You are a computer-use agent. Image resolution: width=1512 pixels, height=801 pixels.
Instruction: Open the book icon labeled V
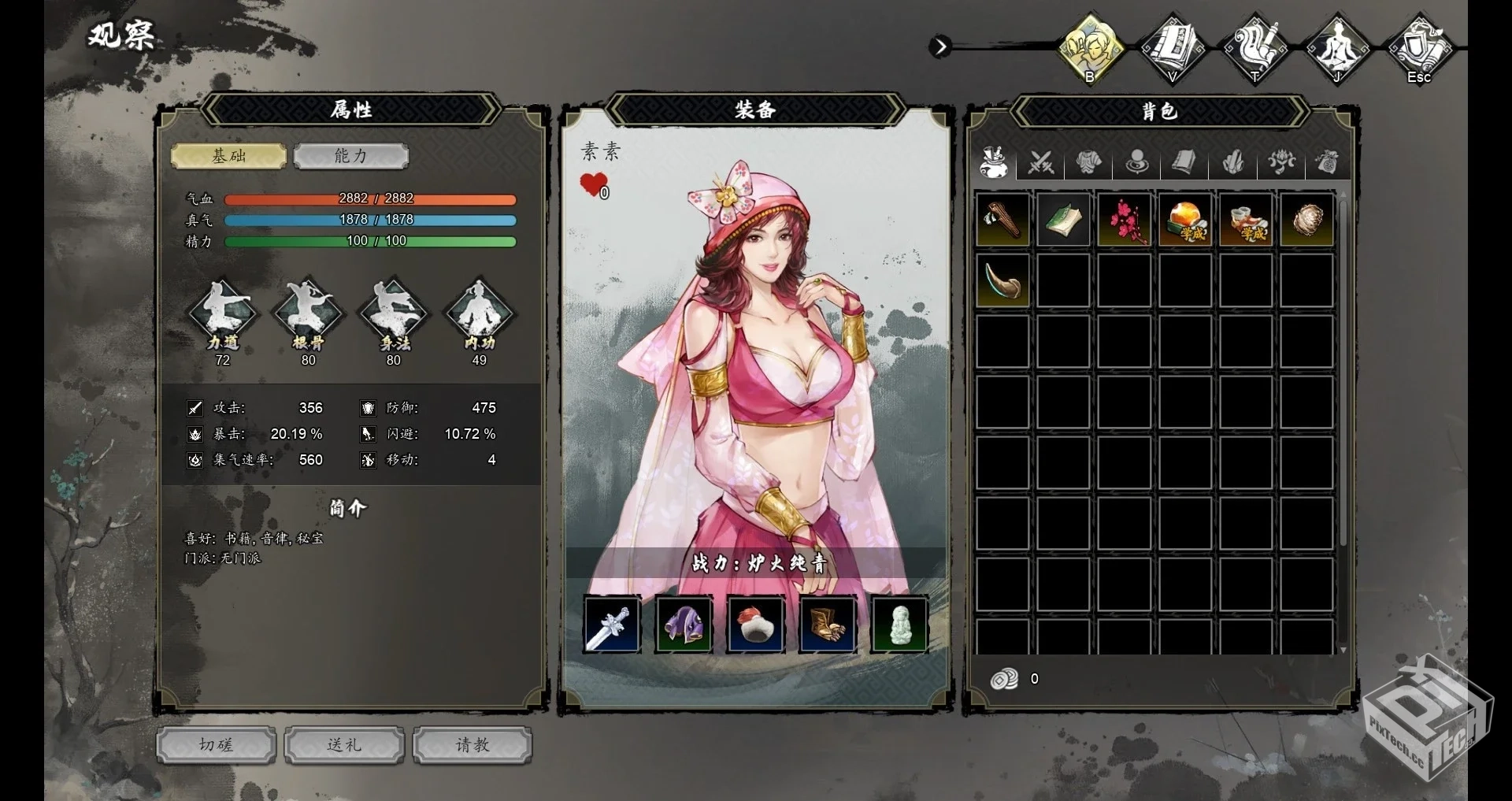[1173, 49]
